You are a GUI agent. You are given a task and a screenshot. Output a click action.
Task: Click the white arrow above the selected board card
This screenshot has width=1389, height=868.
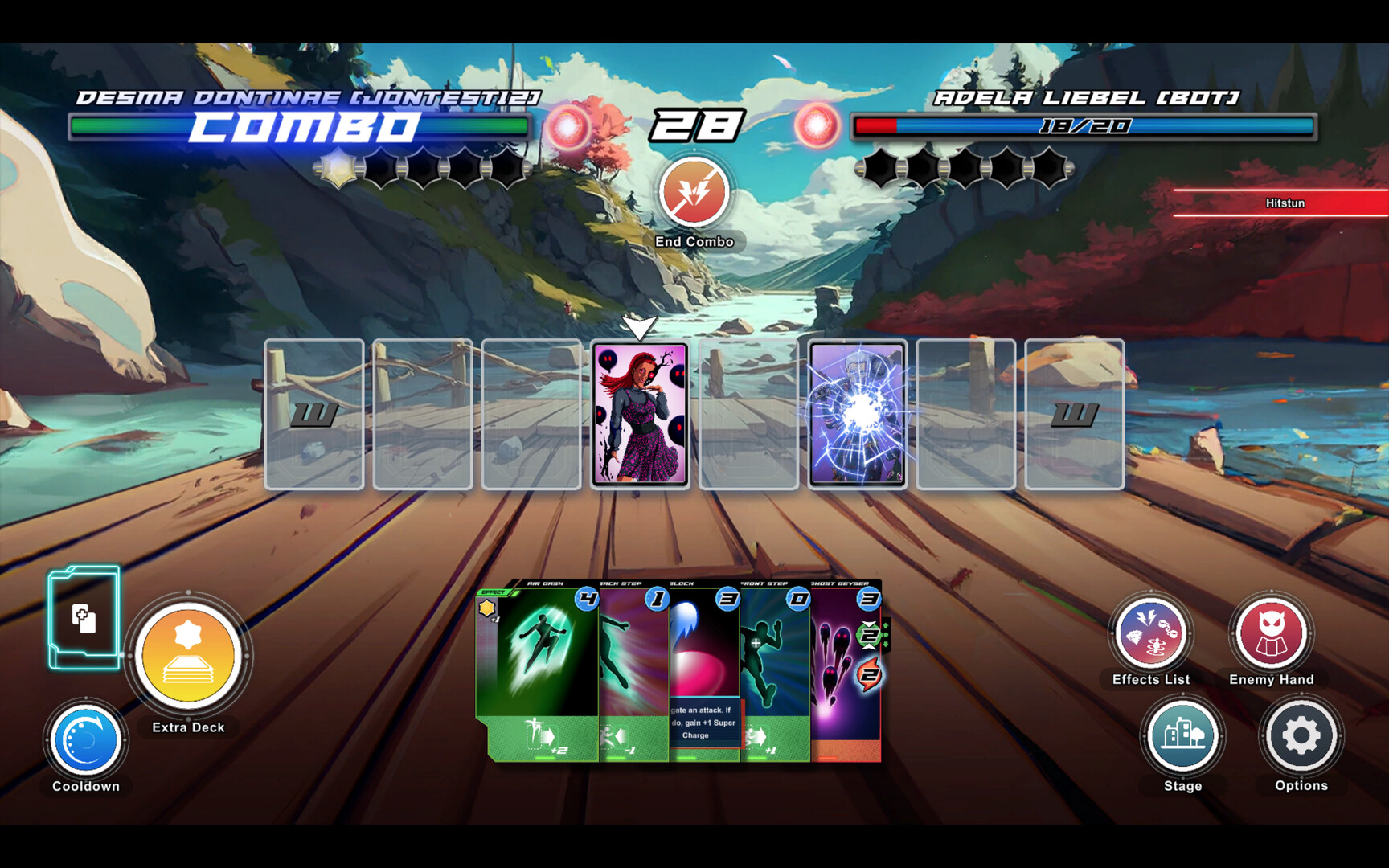tap(641, 325)
